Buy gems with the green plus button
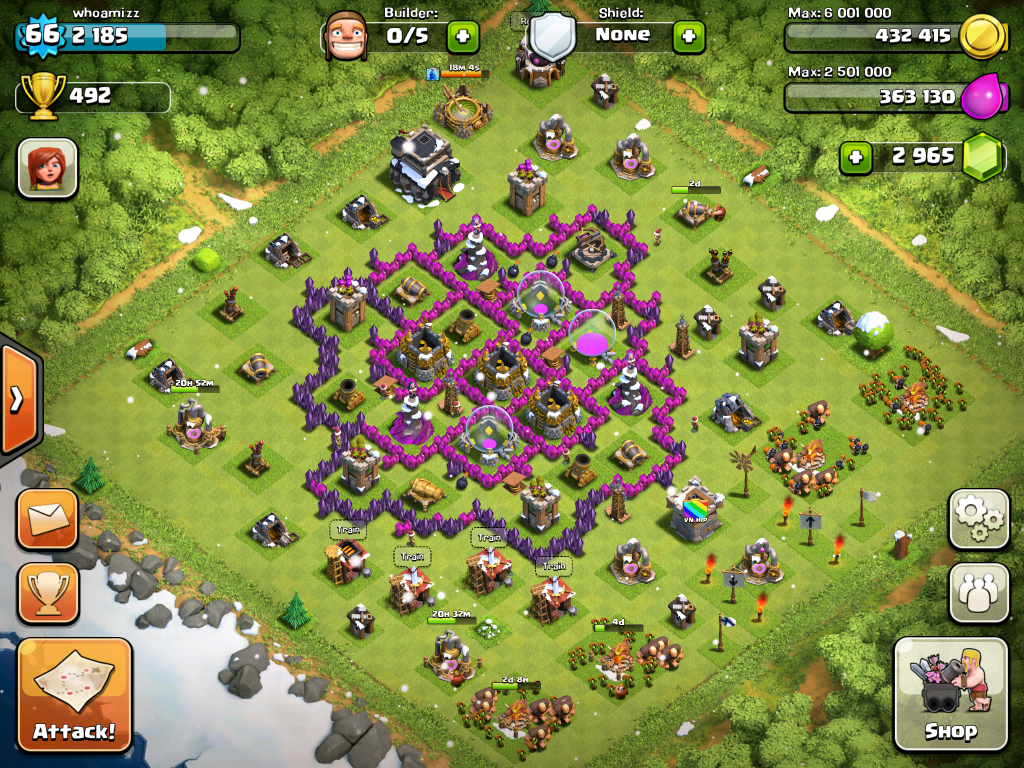Viewport: 1024px width, 768px height. [x=855, y=157]
